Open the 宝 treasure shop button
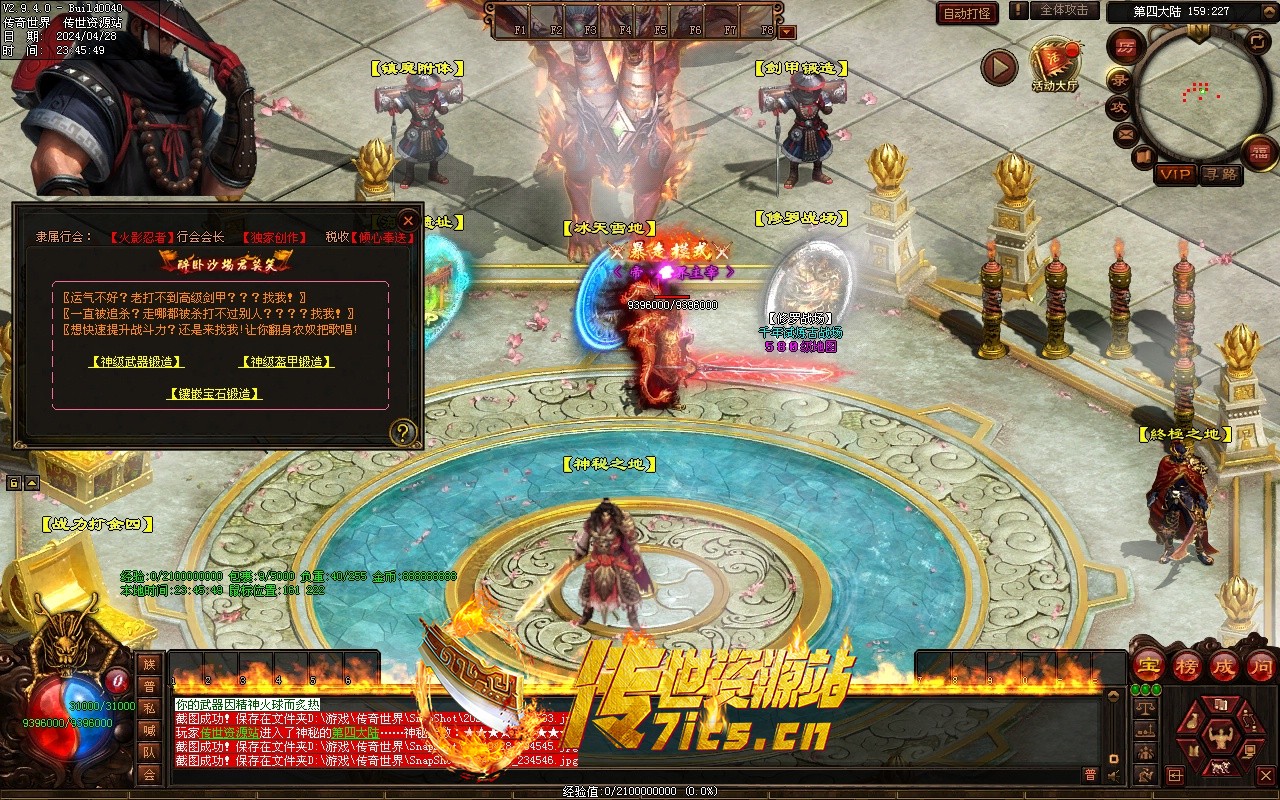Screen dimensions: 1280x800 click(1148, 666)
